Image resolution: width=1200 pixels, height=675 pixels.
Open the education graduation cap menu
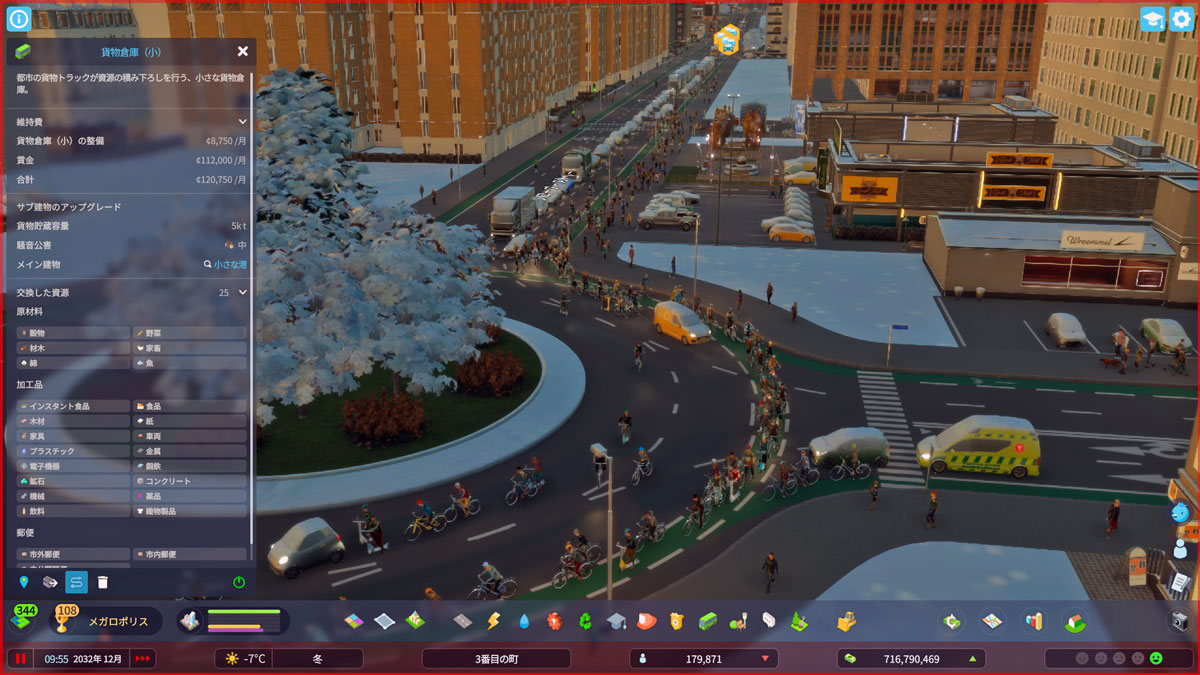[616, 621]
